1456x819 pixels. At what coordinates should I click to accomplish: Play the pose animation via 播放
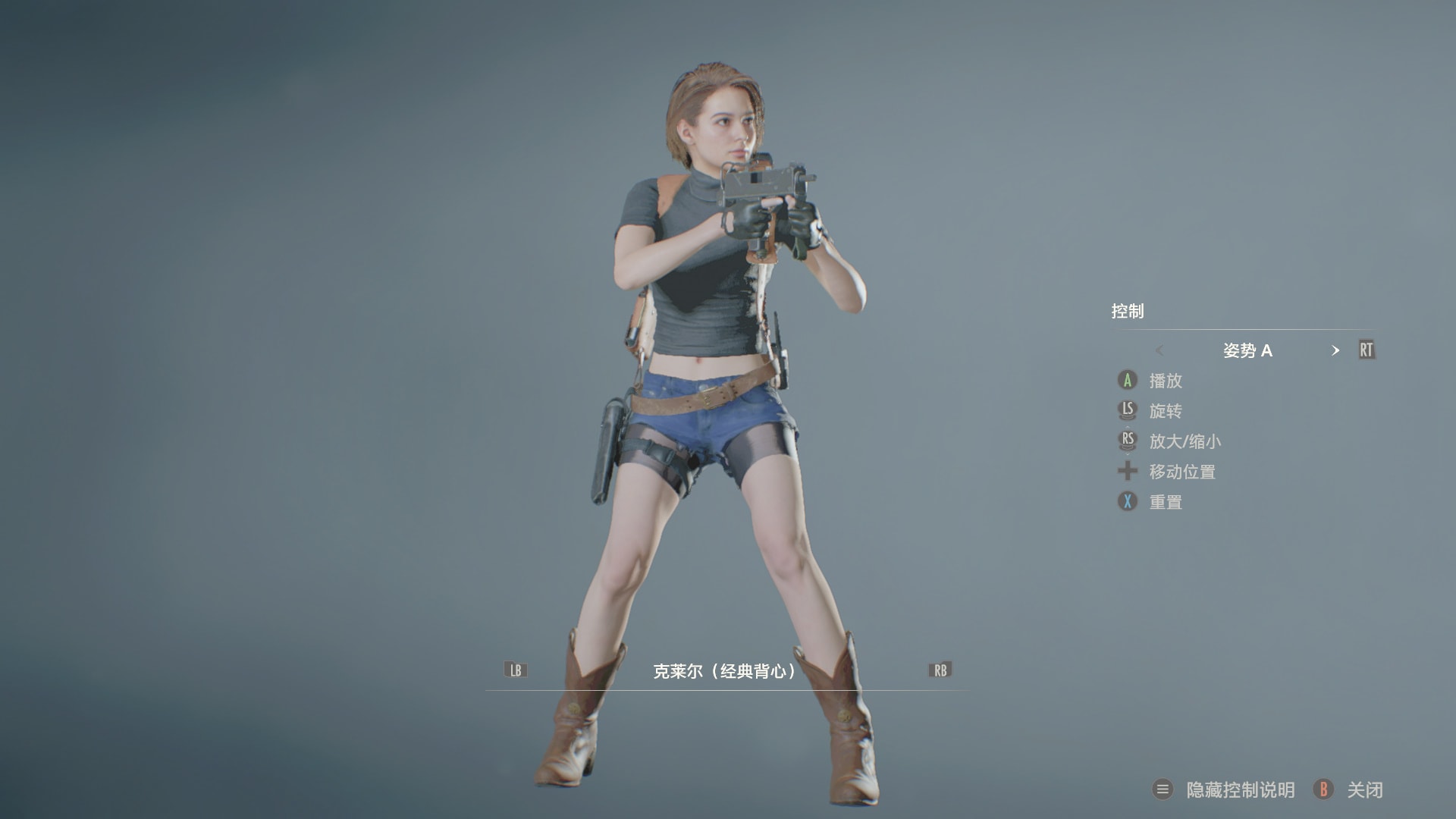[1165, 381]
